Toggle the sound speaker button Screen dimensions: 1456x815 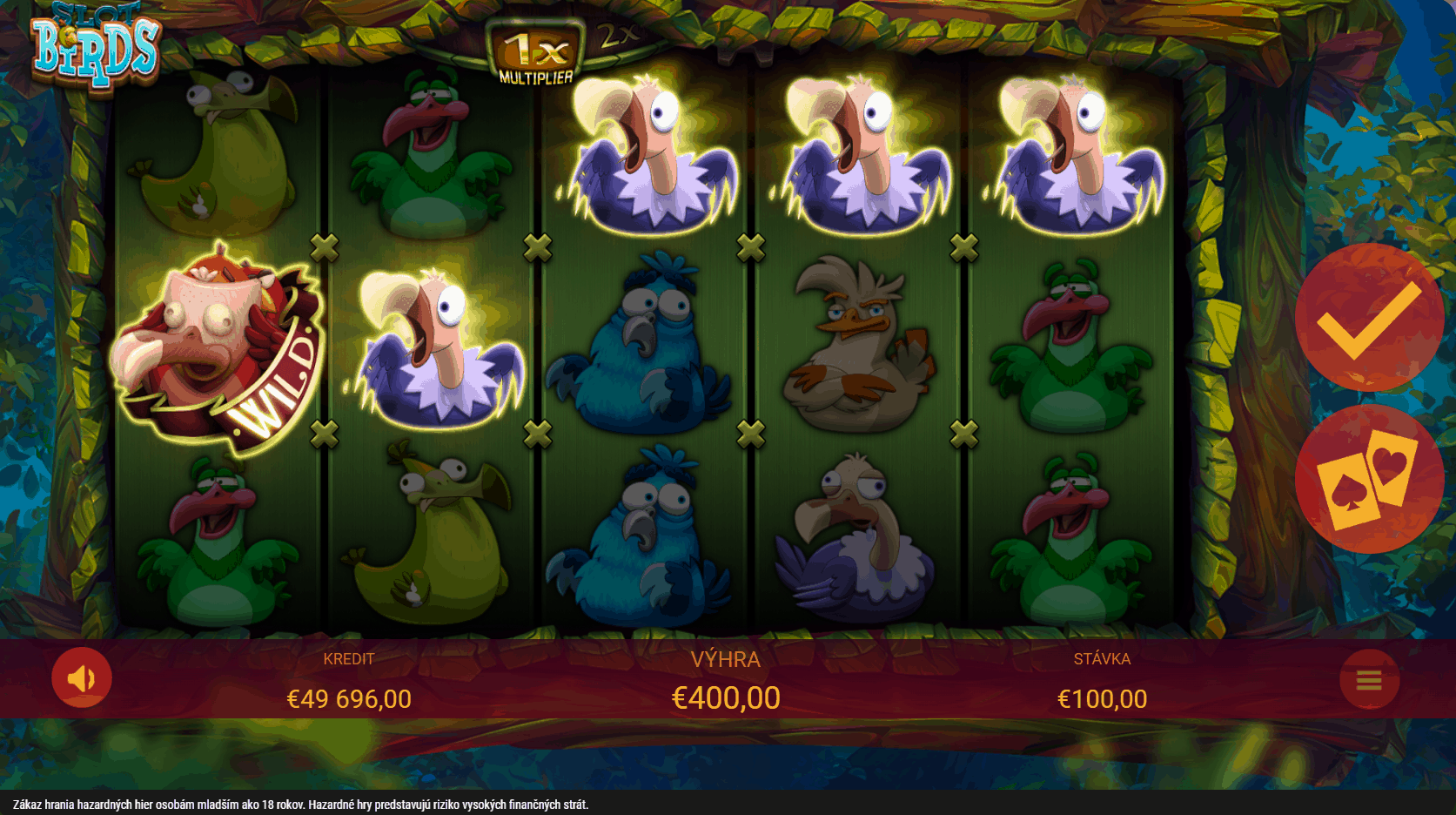click(x=82, y=678)
